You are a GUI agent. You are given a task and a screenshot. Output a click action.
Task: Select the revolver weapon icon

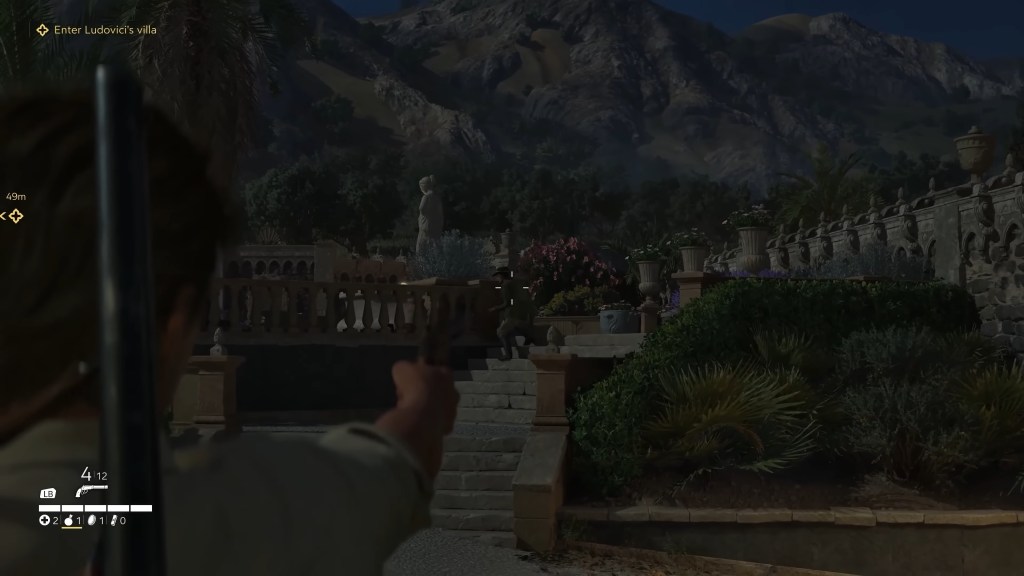click(x=90, y=491)
